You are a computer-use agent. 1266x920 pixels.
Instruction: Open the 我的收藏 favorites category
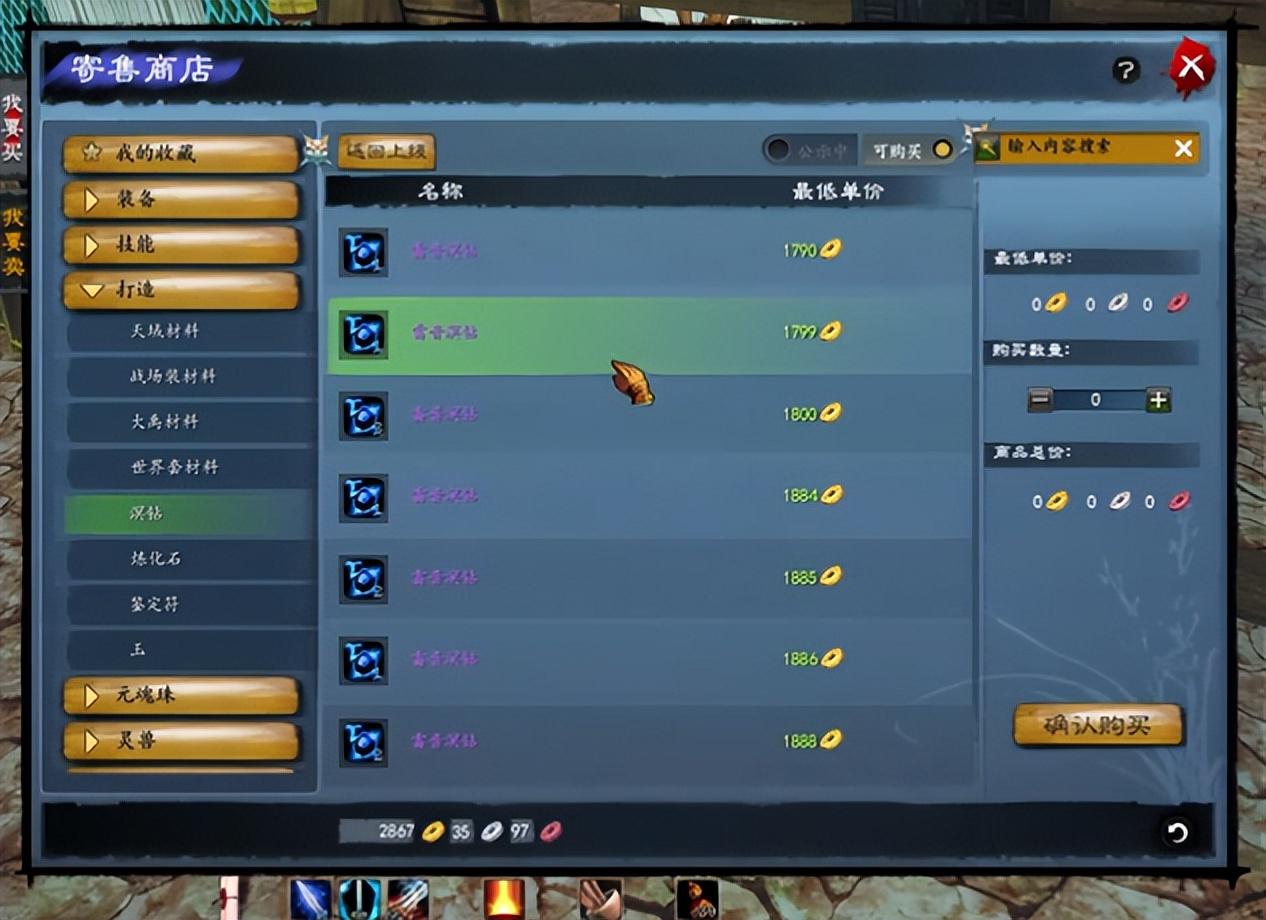pyautogui.click(x=181, y=153)
